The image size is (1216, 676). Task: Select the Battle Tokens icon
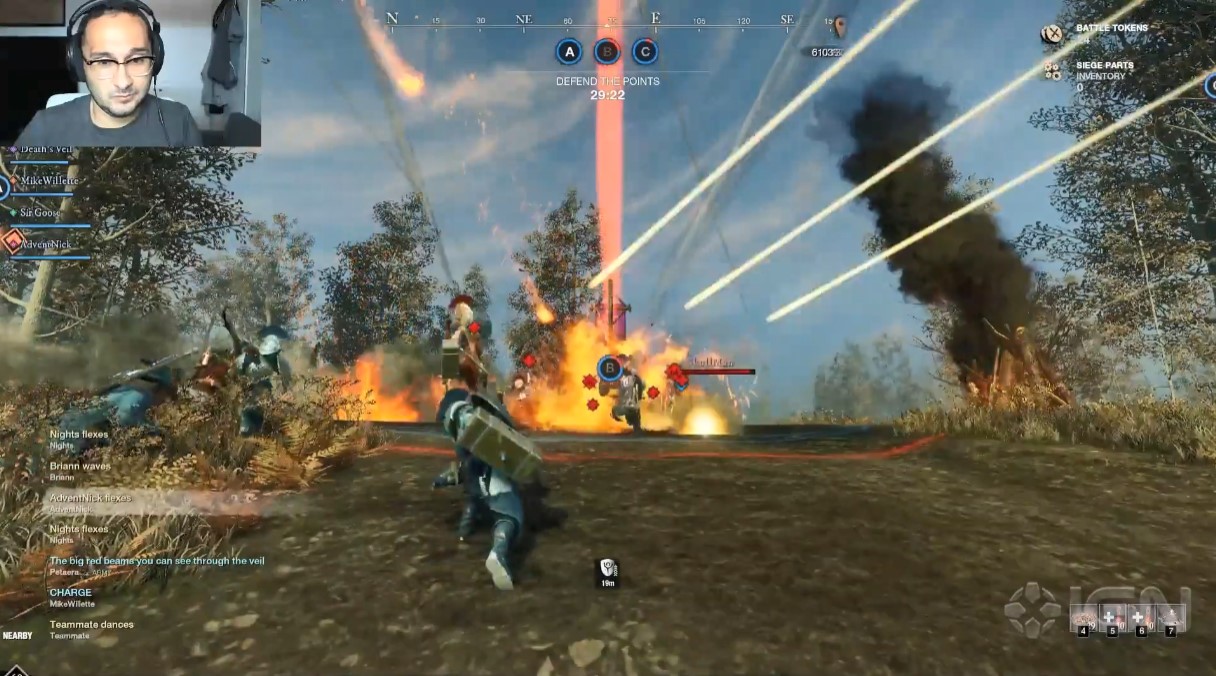click(x=1051, y=34)
